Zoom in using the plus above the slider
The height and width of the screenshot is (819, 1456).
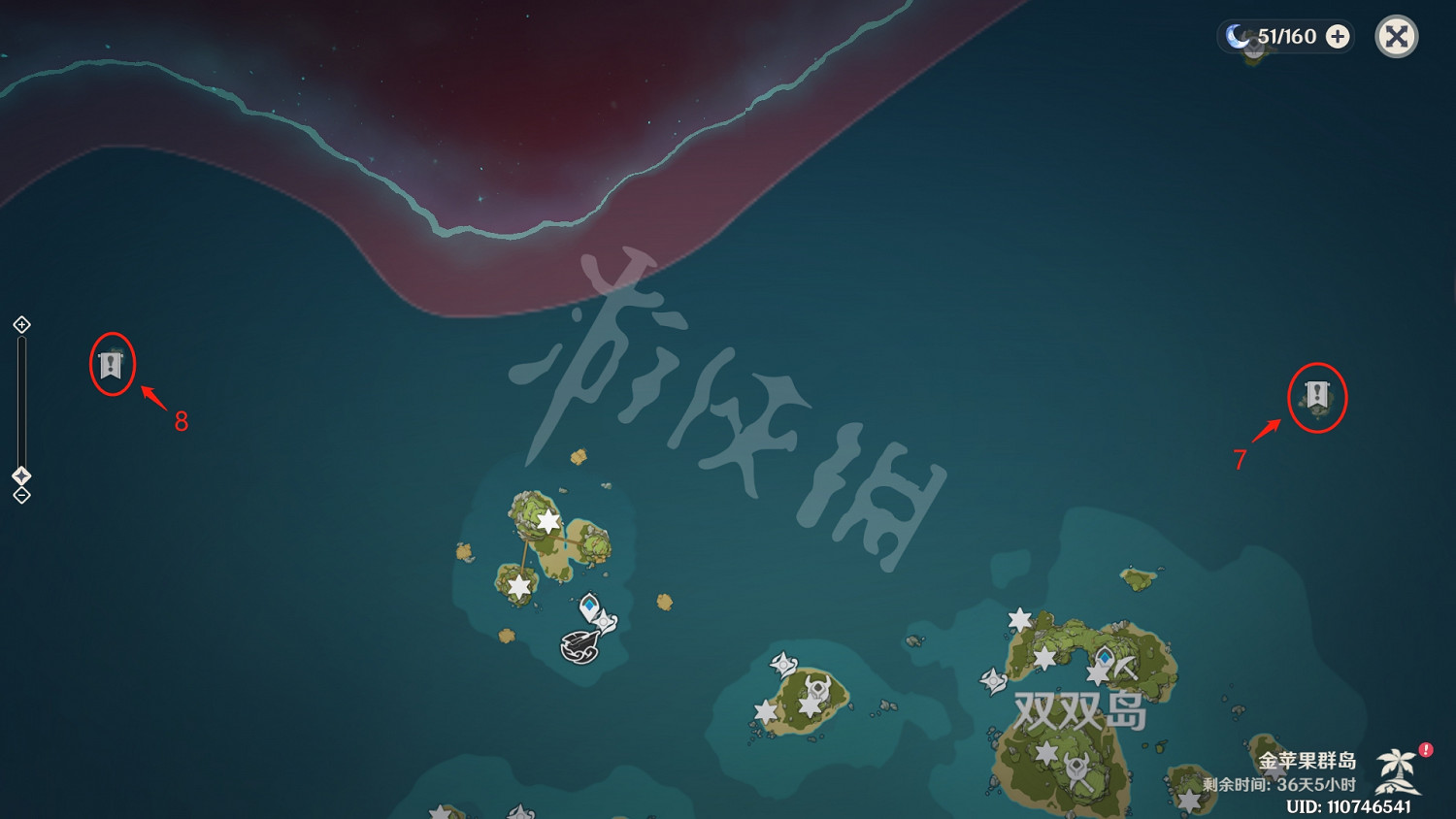(x=21, y=324)
